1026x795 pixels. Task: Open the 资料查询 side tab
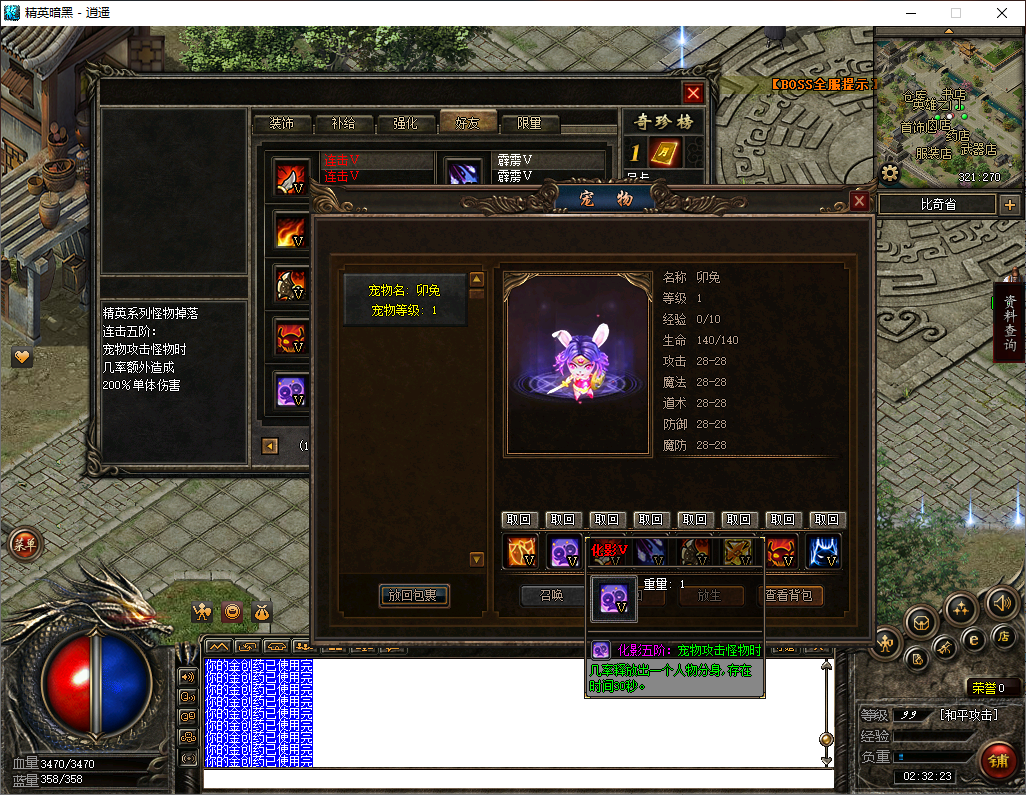pyautogui.click(x=1010, y=323)
